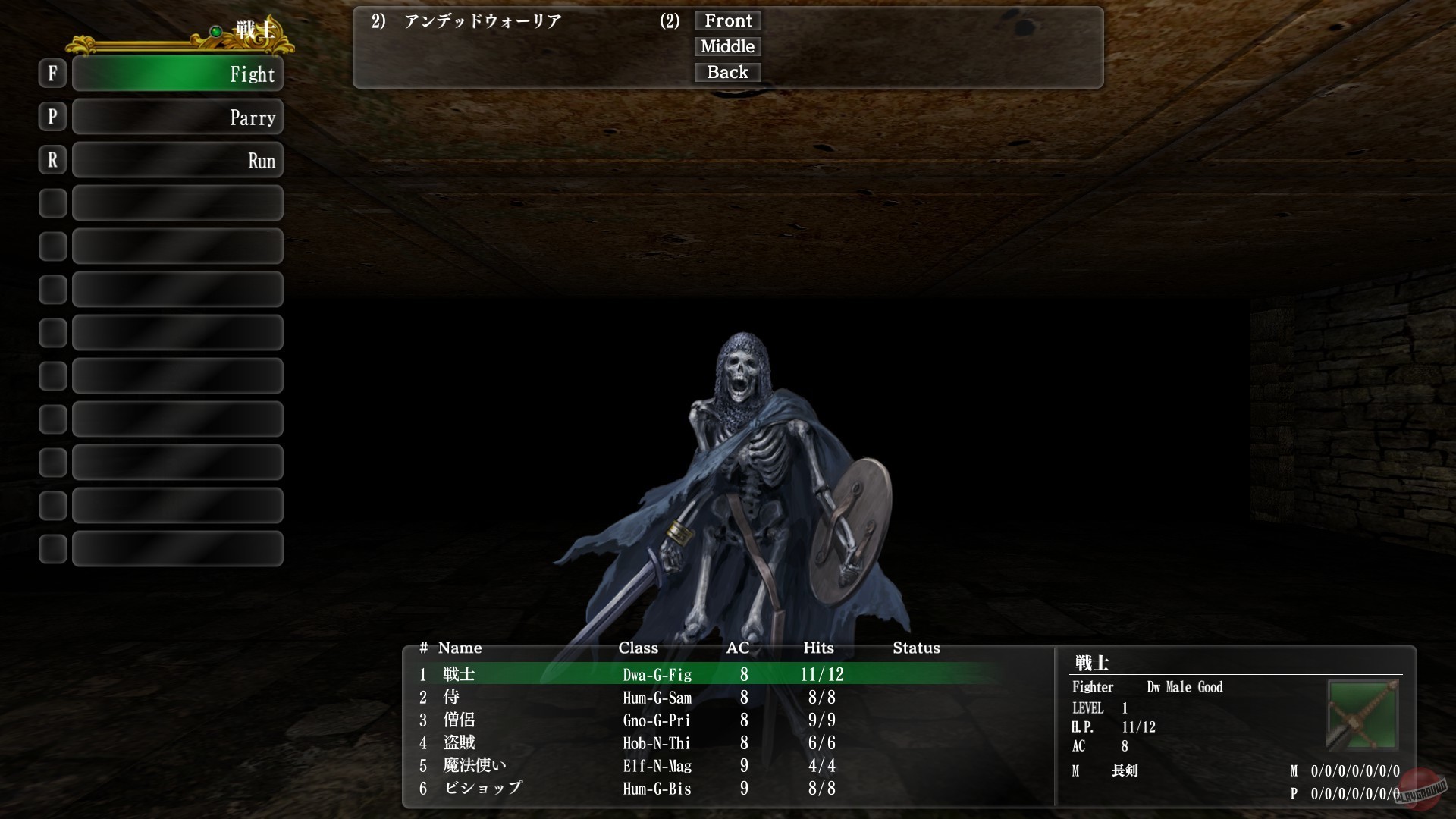Click the R shortcut icon beside Run

(x=52, y=160)
